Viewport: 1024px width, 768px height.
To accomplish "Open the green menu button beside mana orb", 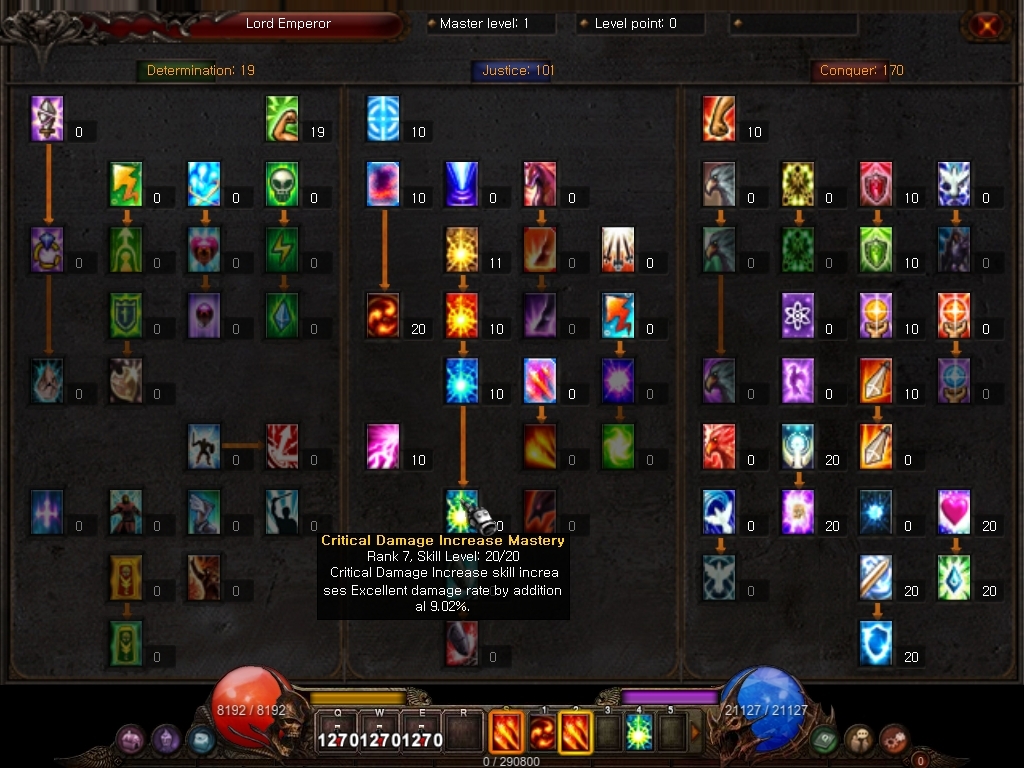I will (x=825, y=739).
